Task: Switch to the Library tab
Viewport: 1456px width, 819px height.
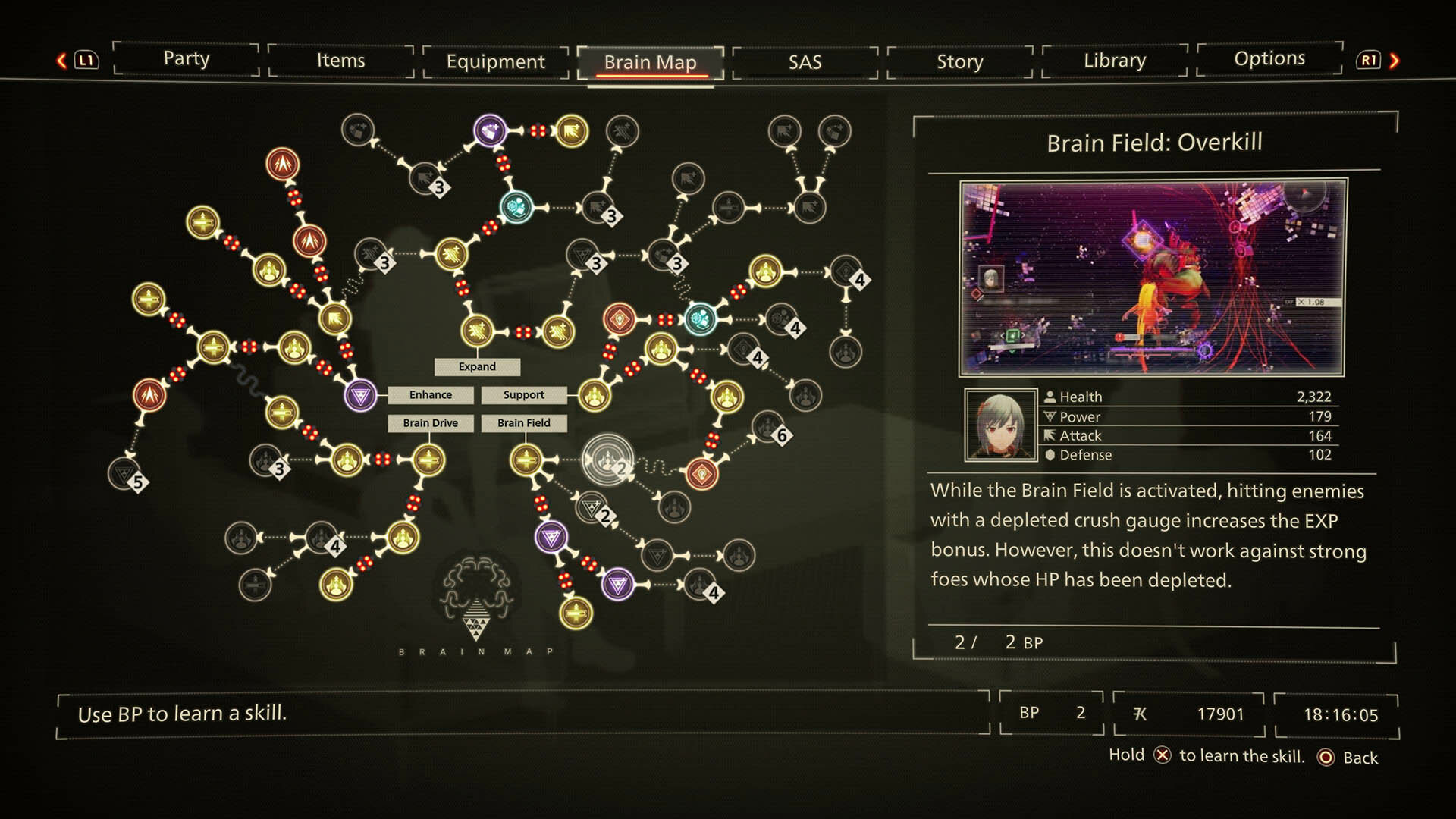Action: click(1114, 61)
